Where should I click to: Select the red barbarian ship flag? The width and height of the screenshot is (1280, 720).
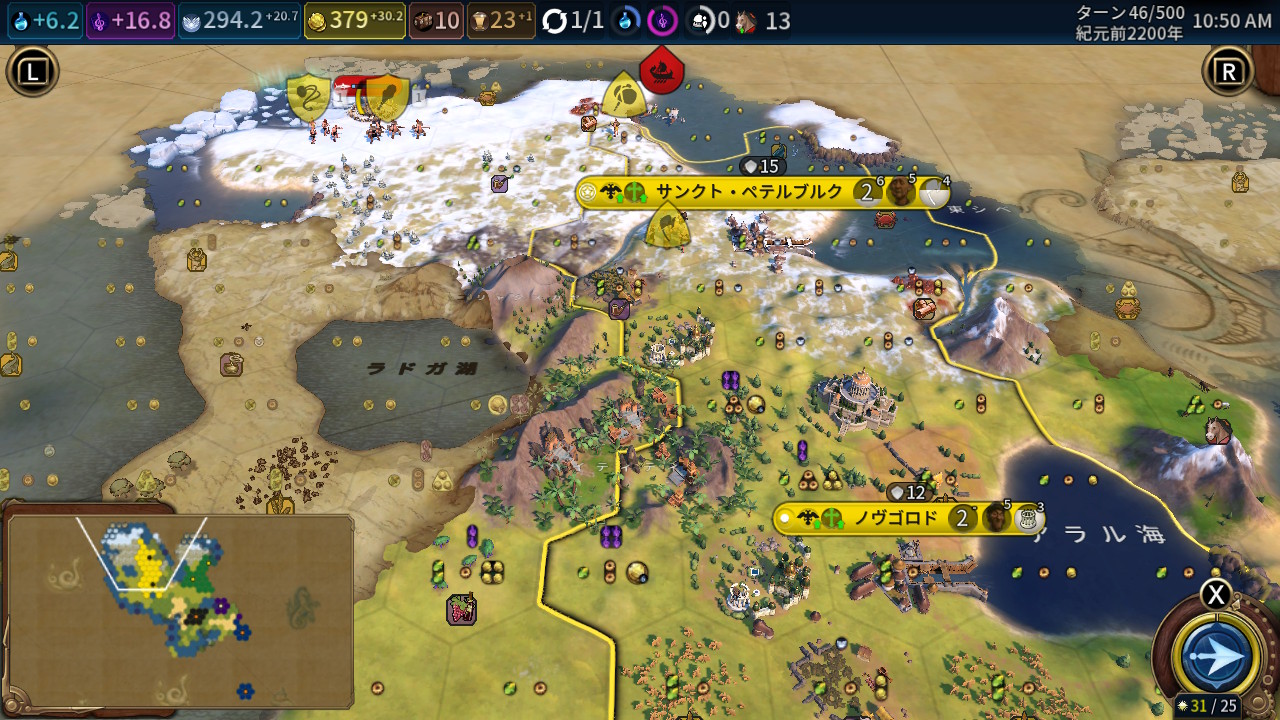[662, 70]
